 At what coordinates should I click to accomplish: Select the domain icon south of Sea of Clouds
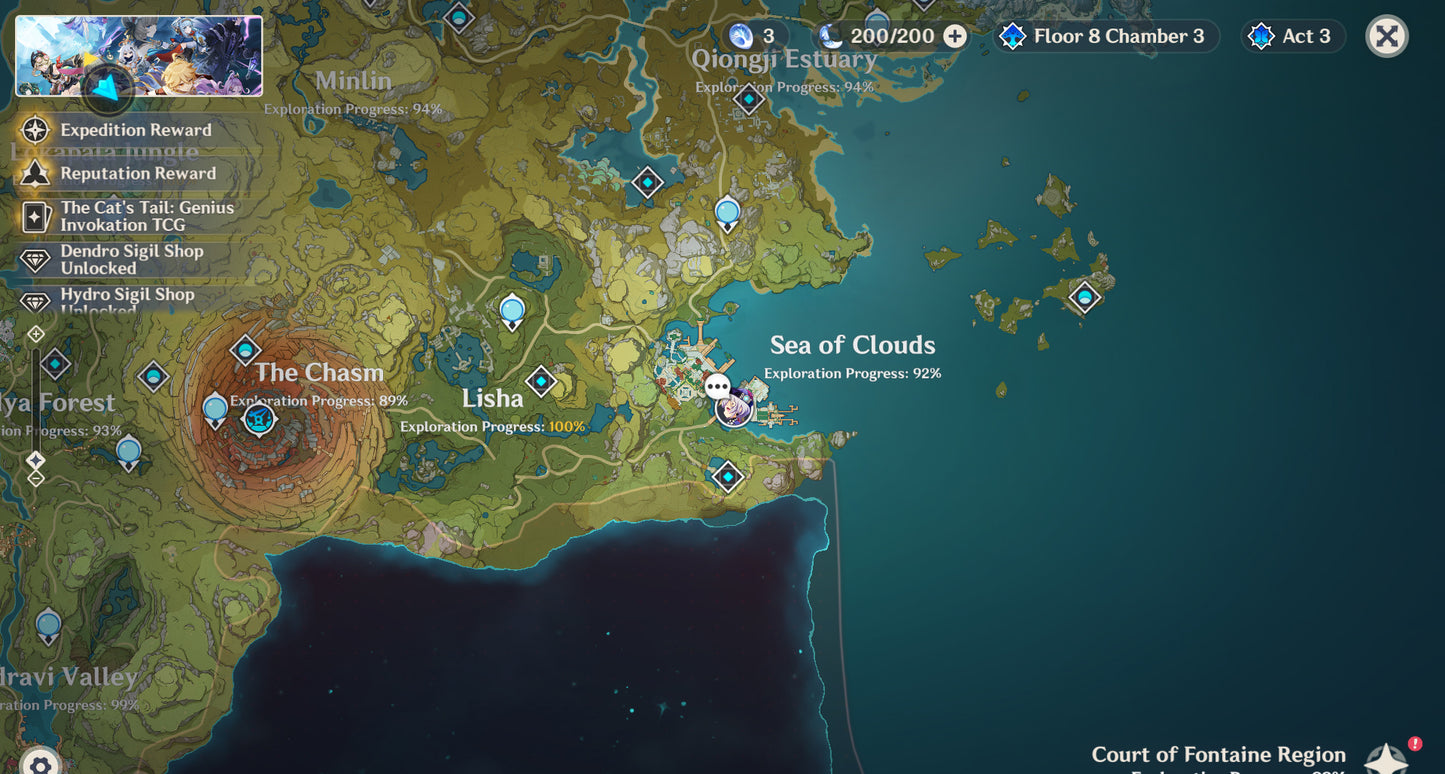pyautogui.click(x=727, y=477)
